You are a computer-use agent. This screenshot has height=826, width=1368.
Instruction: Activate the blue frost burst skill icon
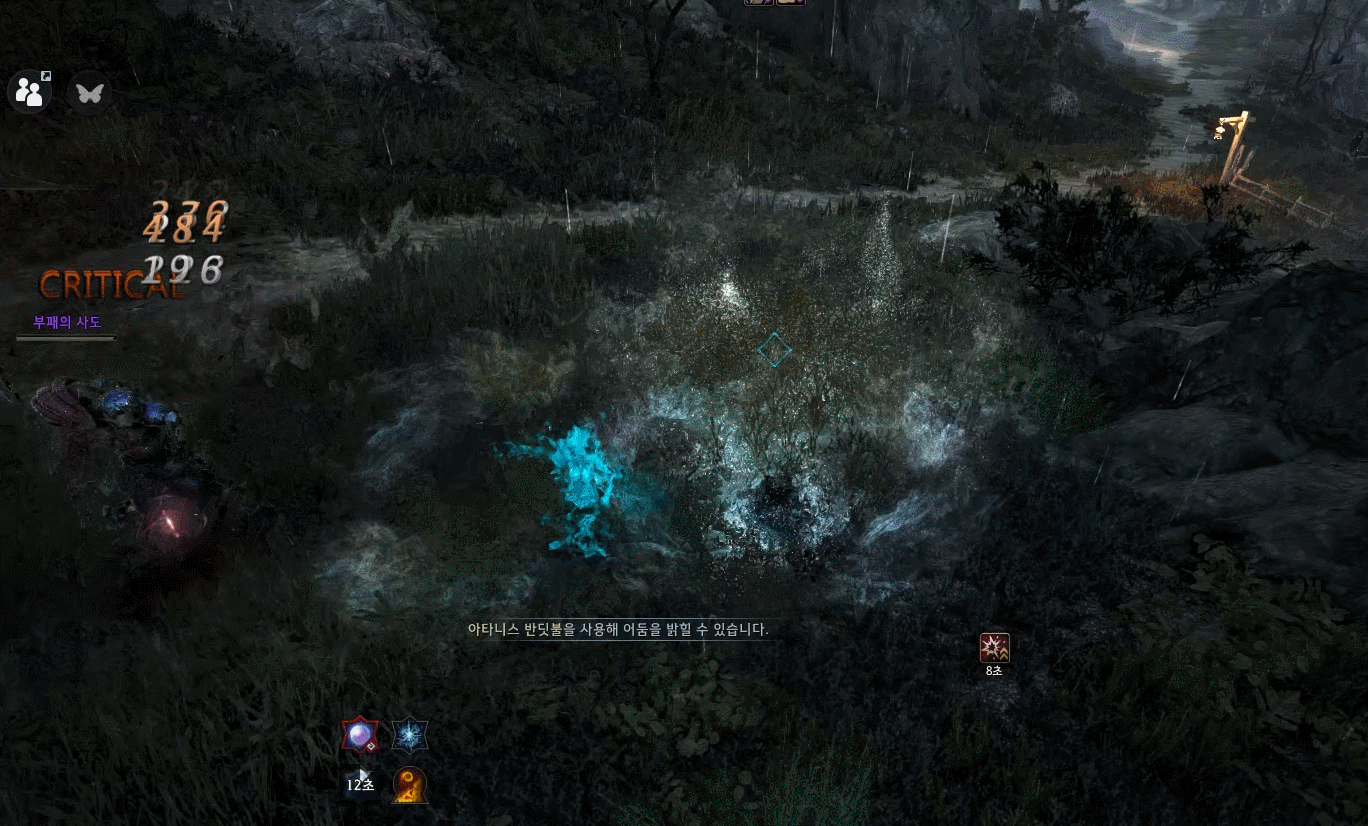point(410,737)
